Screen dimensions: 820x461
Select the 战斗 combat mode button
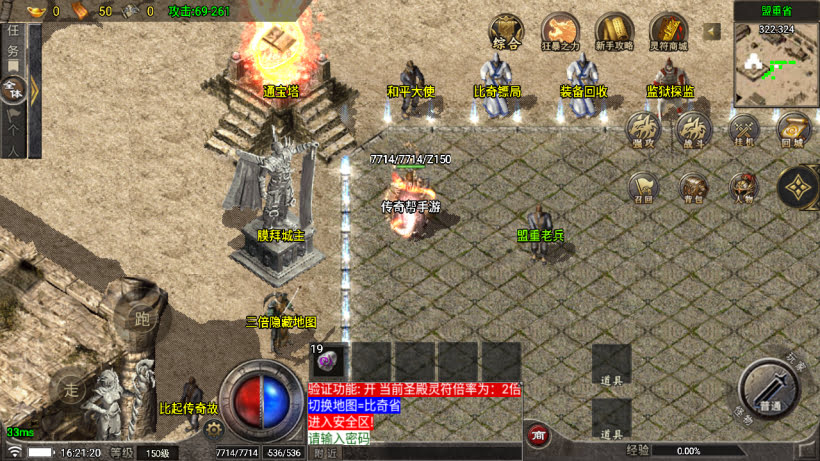[692, 129]
